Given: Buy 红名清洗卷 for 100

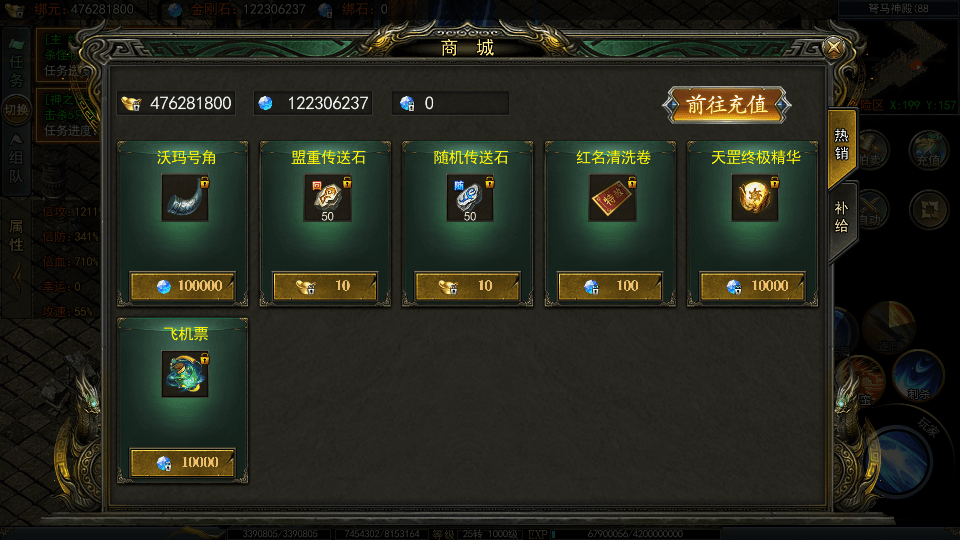Looking at the screenshot, I should (x=610, y=286).
